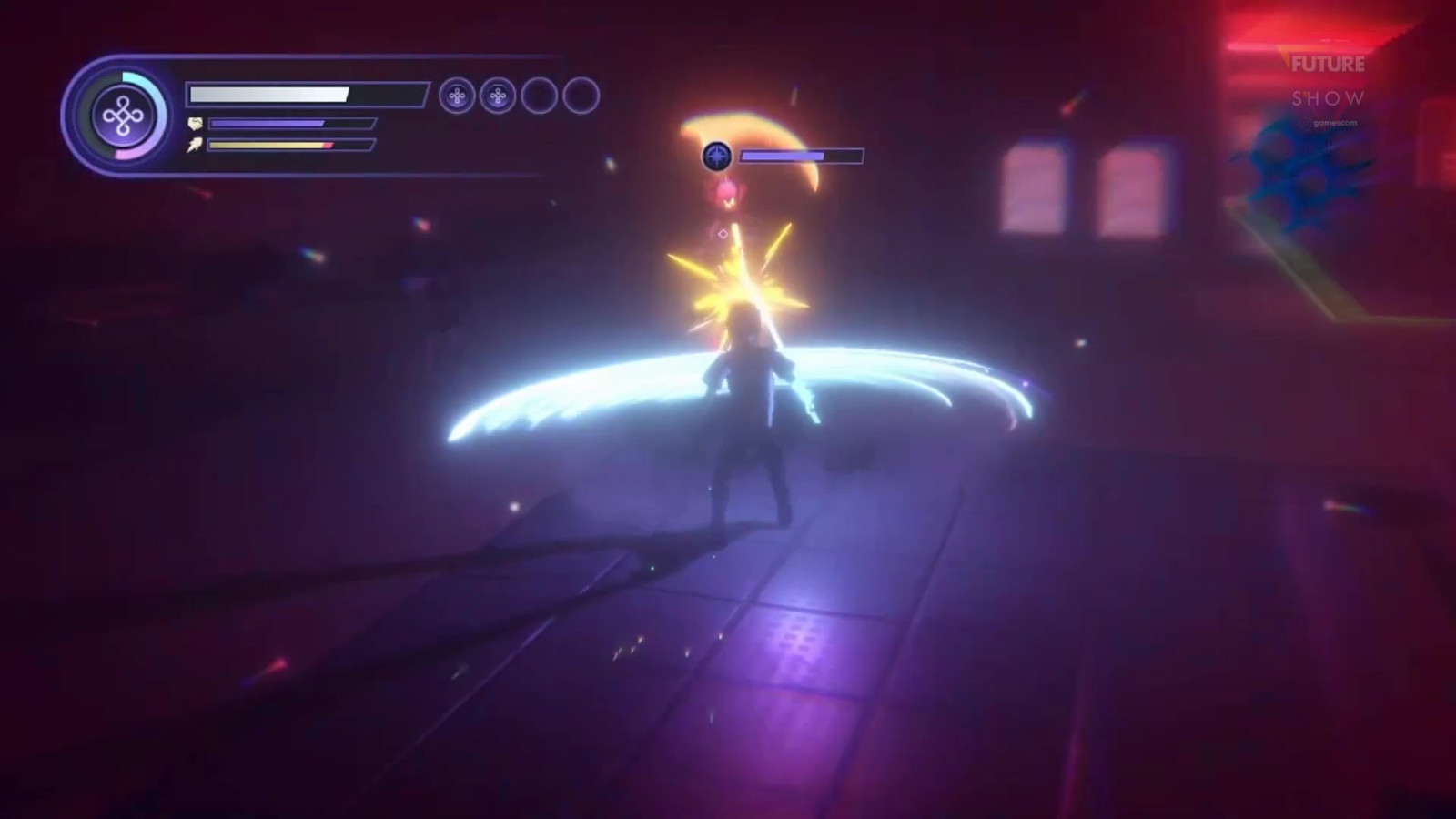Click the dash icon beside the yellow bar

tap(194, 145)
